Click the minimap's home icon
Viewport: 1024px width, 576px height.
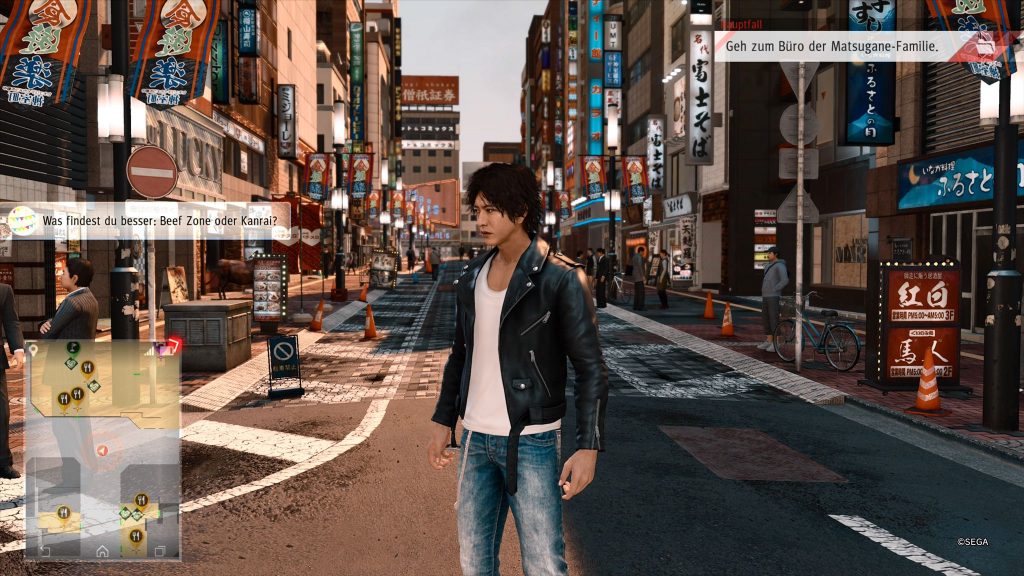click(x=102, y=550)
